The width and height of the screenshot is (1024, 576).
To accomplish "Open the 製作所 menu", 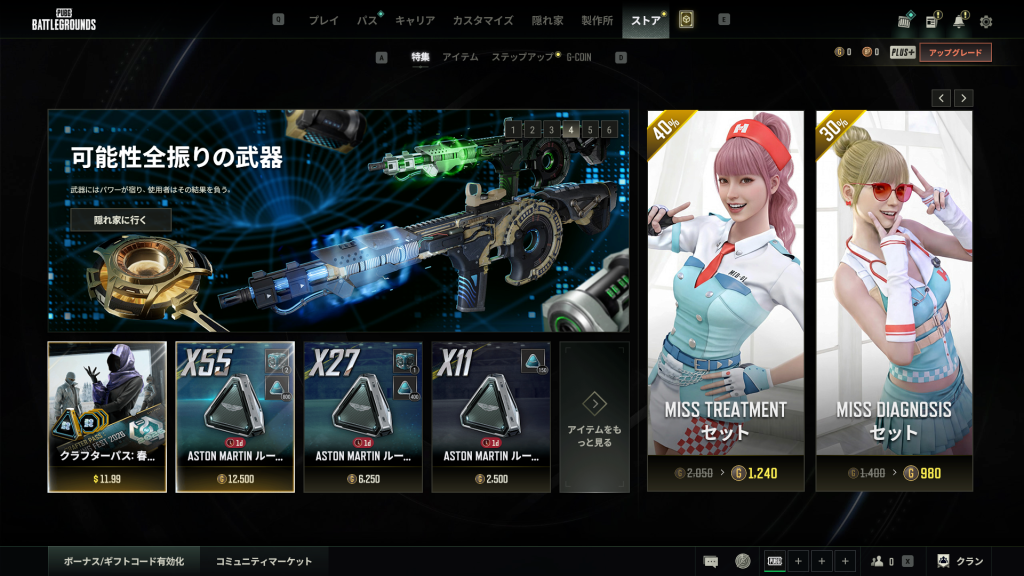I will 597,20.
